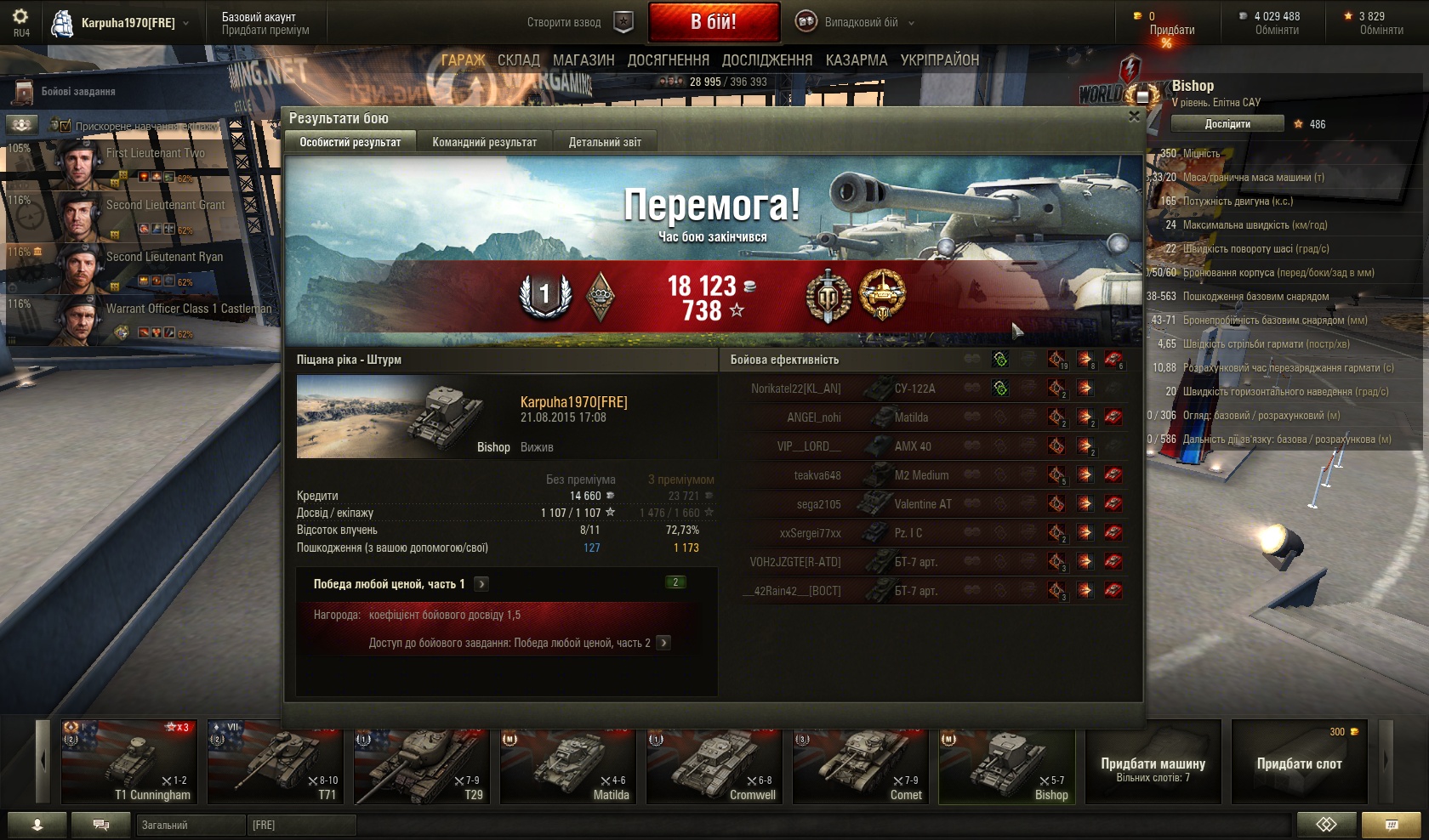Start battle with the red В бій! button

coord(714,22)
